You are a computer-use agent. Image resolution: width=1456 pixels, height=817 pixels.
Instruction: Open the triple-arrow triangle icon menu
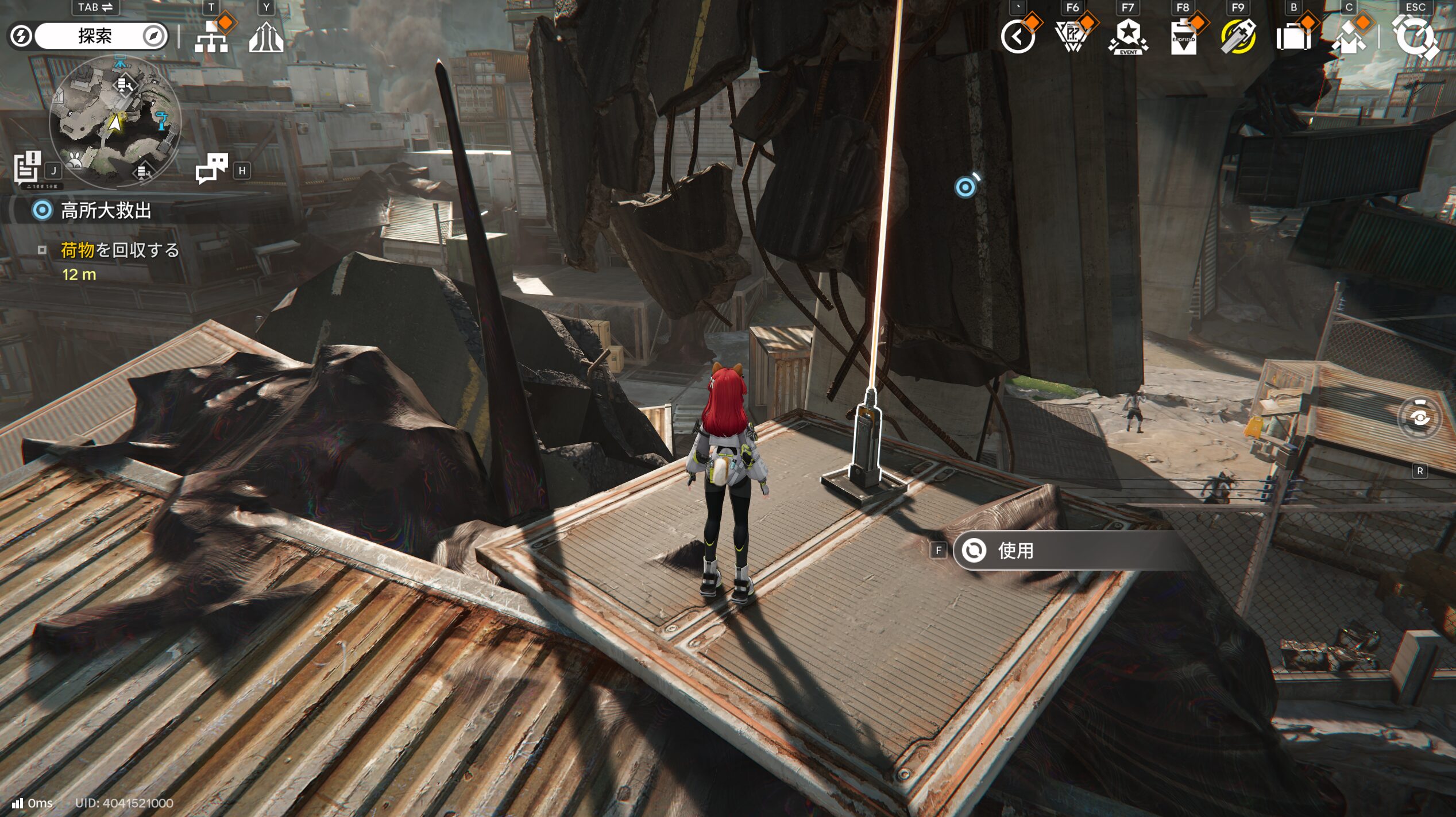[266, 38]
